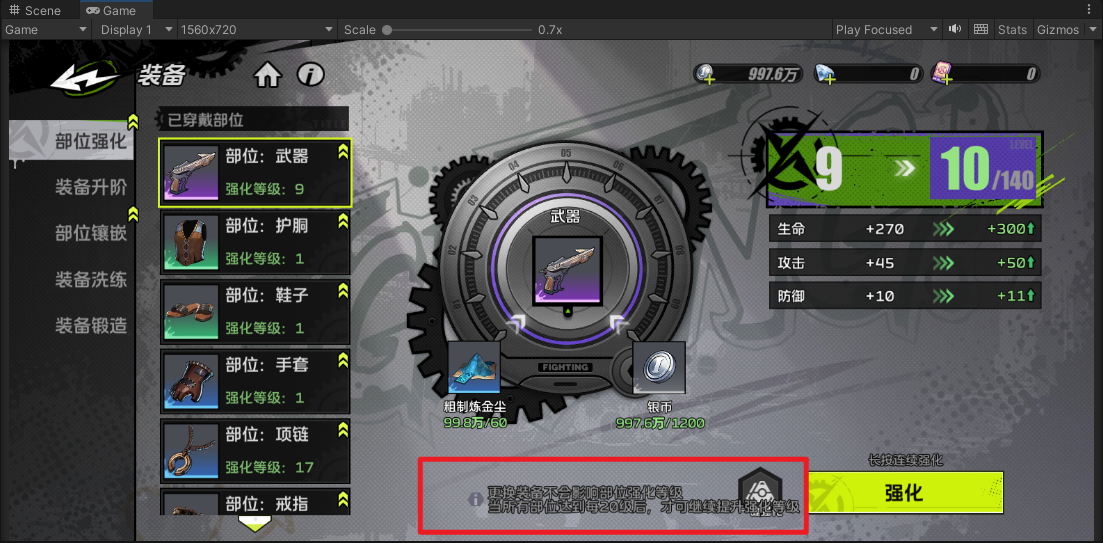This screenshot has width=1103, height=543.
Task: Go to the home screen icon
Action: tap(267, 75)
